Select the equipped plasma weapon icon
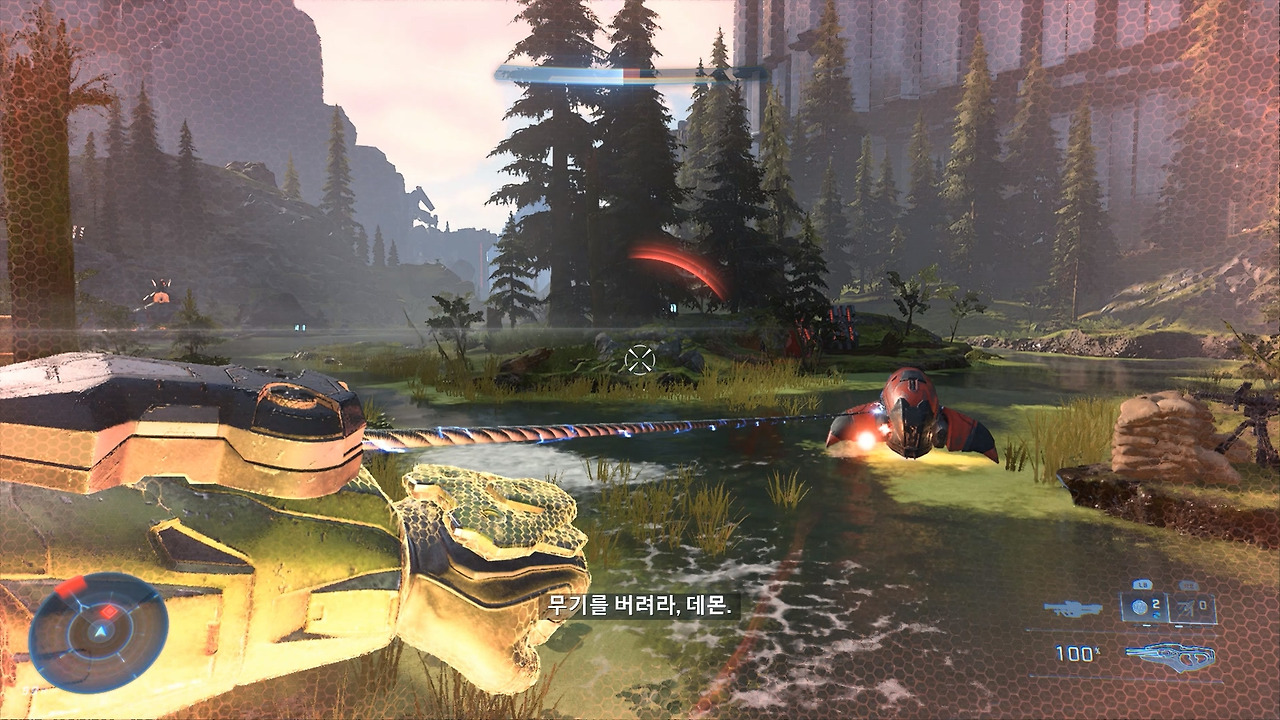Image resolution: width=1280 pixels, height=720 pixels. pos(1170,655)
